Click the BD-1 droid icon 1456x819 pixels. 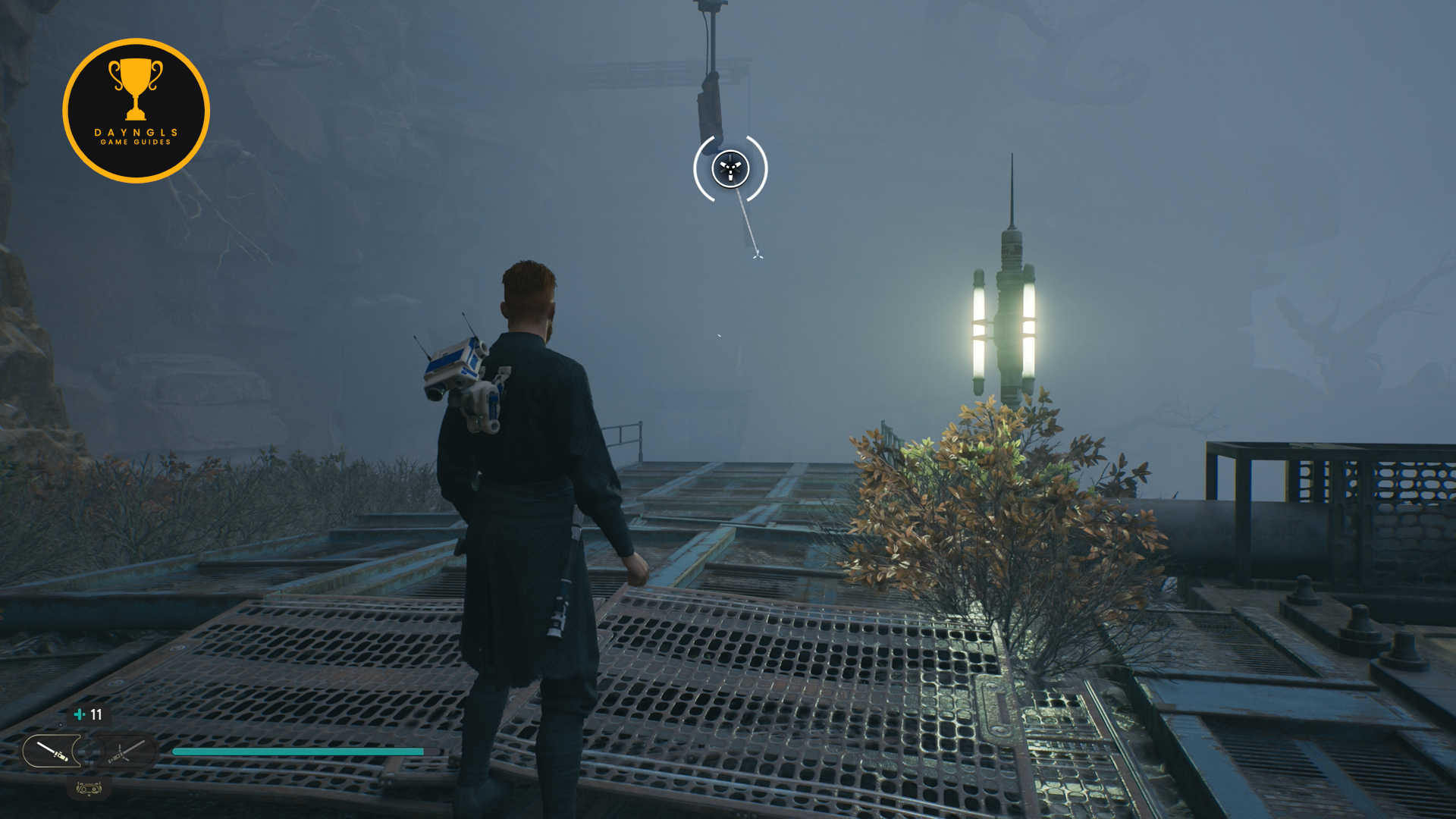[89, 789]
